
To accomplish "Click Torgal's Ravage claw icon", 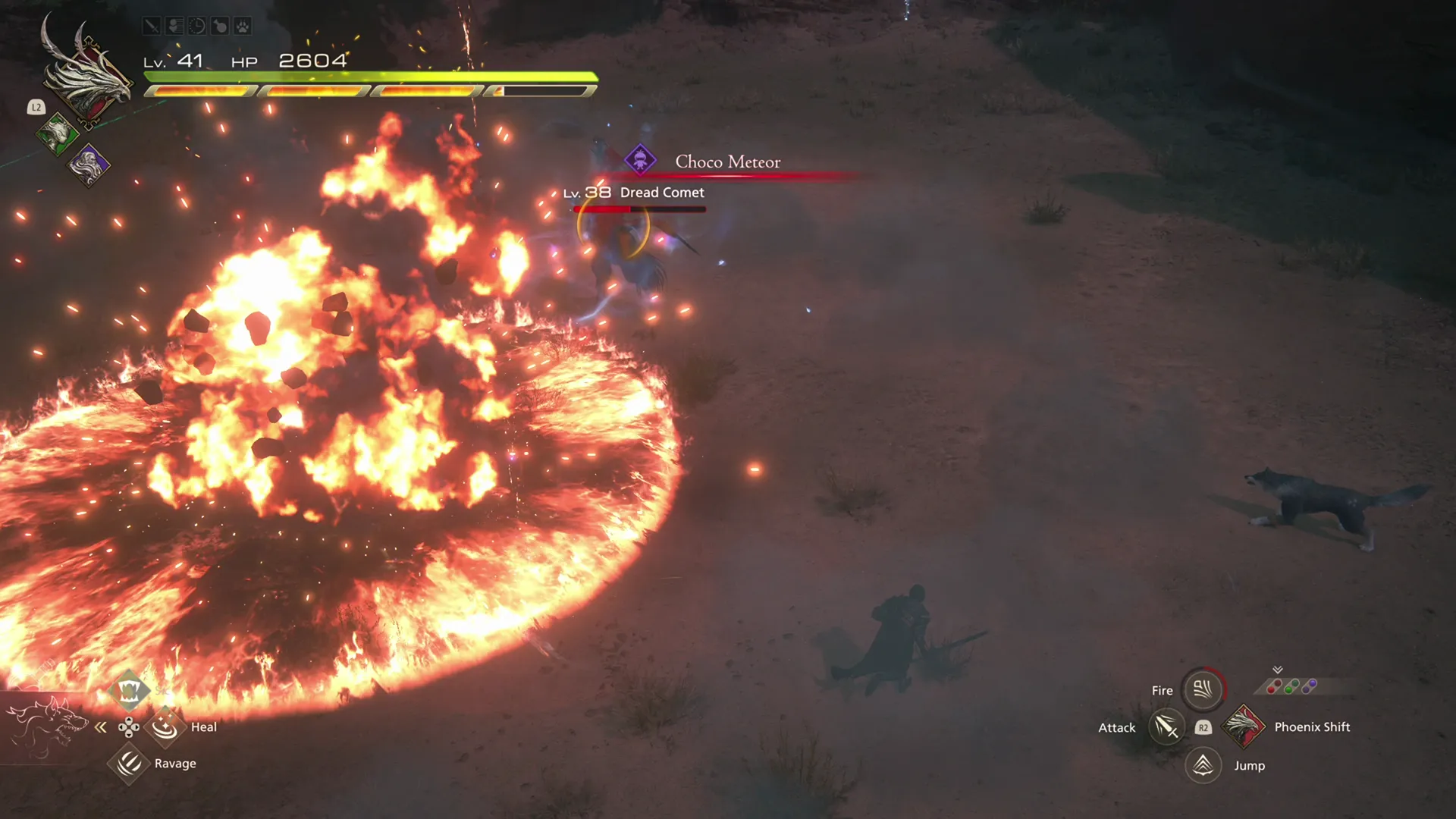I will point(129,764).
